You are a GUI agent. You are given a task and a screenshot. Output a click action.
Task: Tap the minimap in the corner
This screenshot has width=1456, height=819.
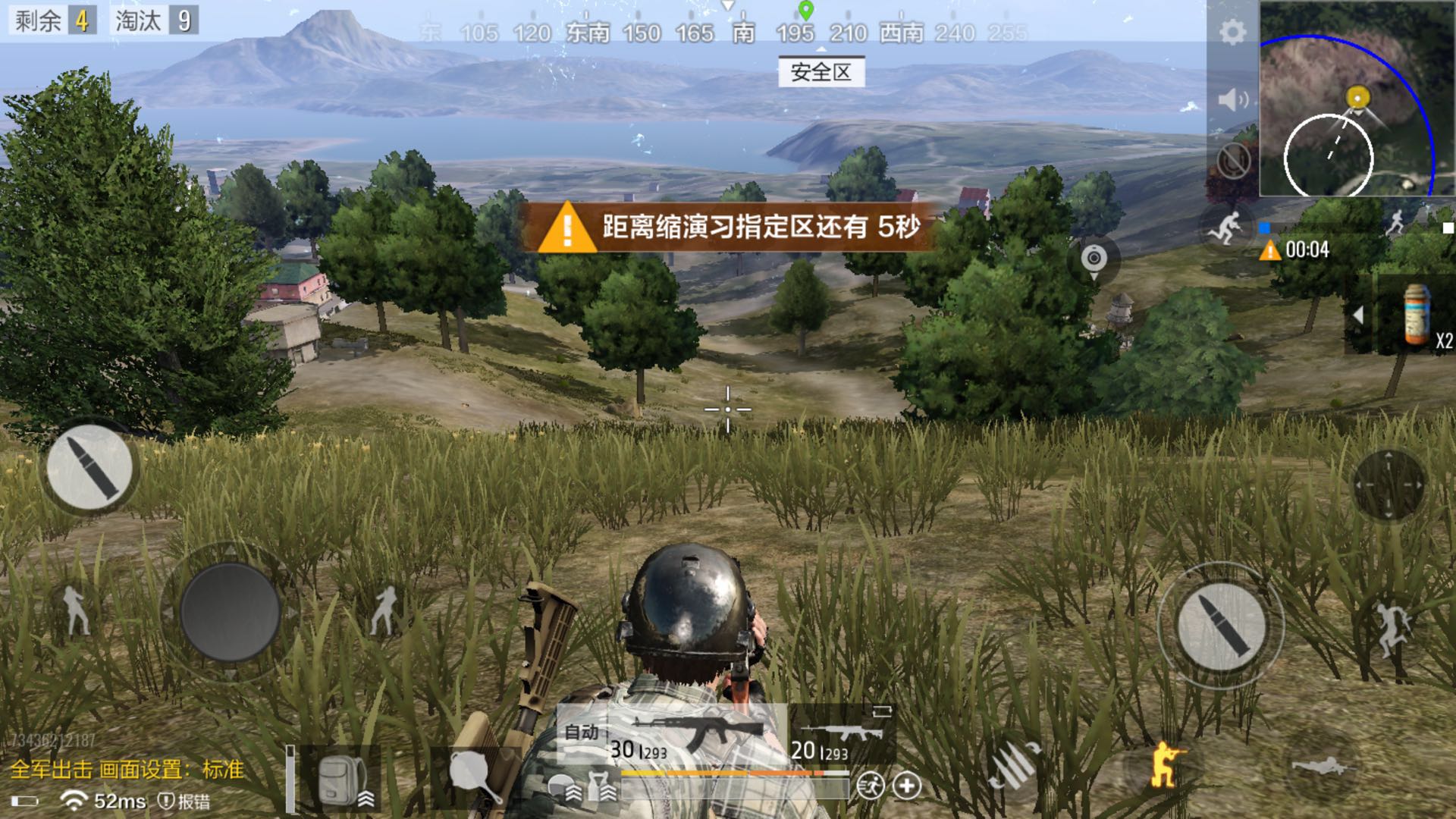(1357, 99)
